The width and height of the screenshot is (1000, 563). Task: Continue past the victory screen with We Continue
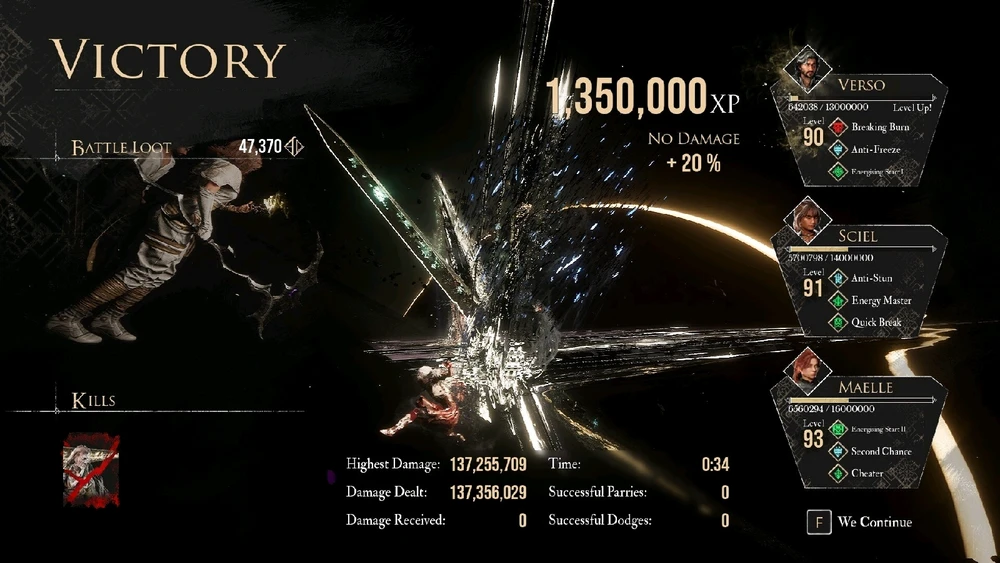[860, 521]
